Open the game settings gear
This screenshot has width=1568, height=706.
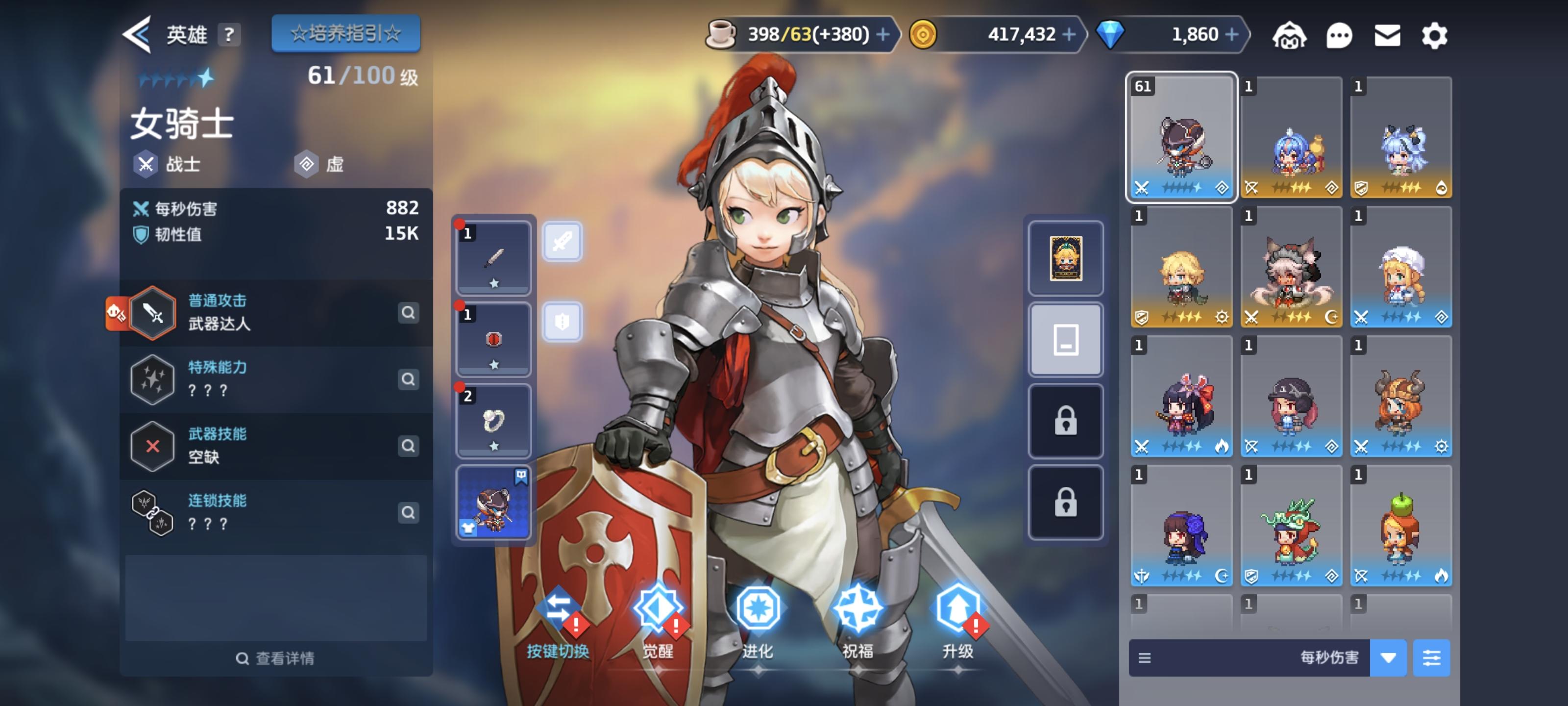click(1435, 35)
